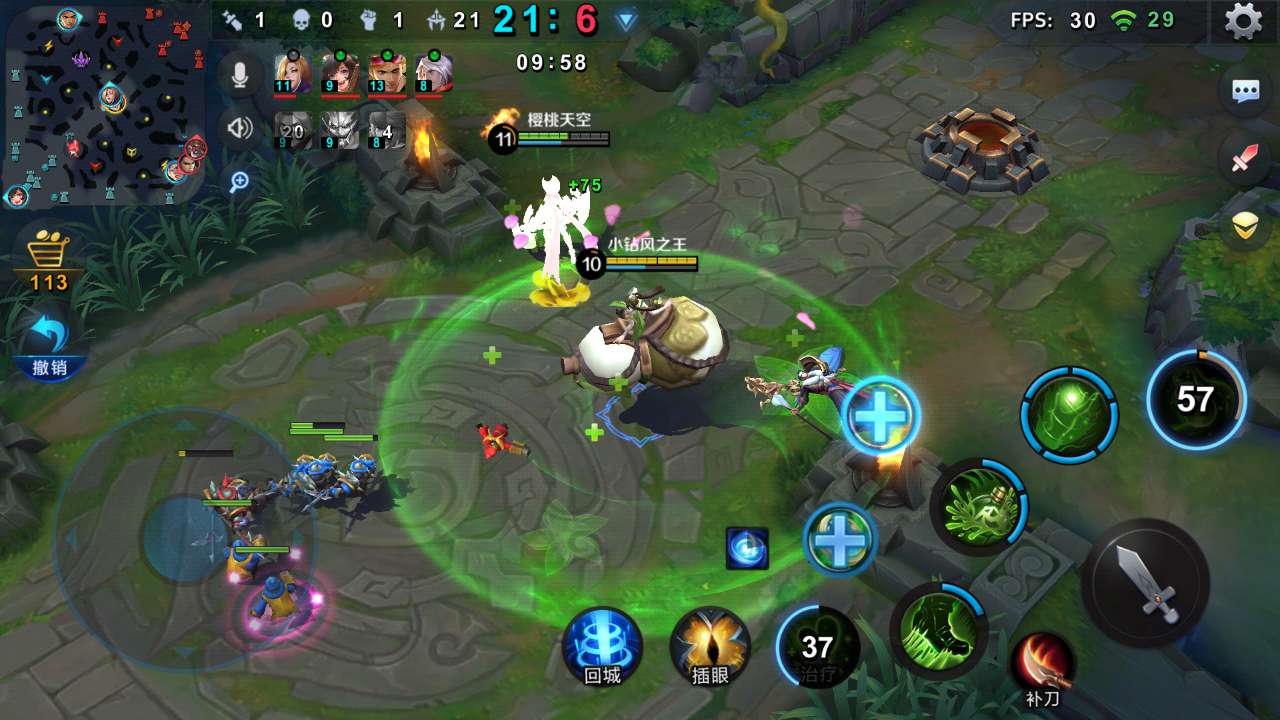Zoom the minimap with the magnifier
This screenshot has width=1280, height=720.
[240, 181]
